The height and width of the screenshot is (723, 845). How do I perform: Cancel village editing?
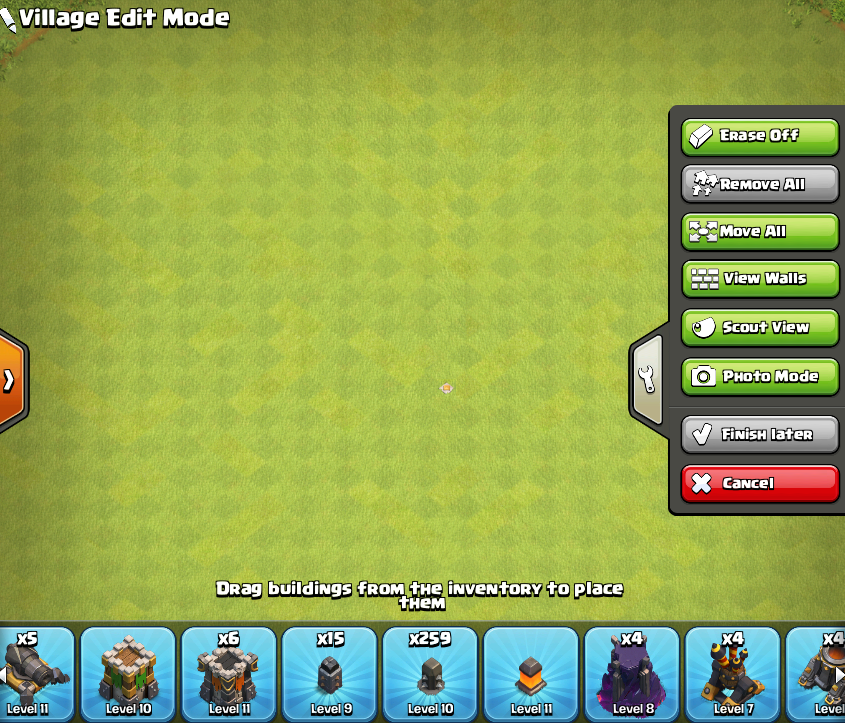click(x=760, y=483)
